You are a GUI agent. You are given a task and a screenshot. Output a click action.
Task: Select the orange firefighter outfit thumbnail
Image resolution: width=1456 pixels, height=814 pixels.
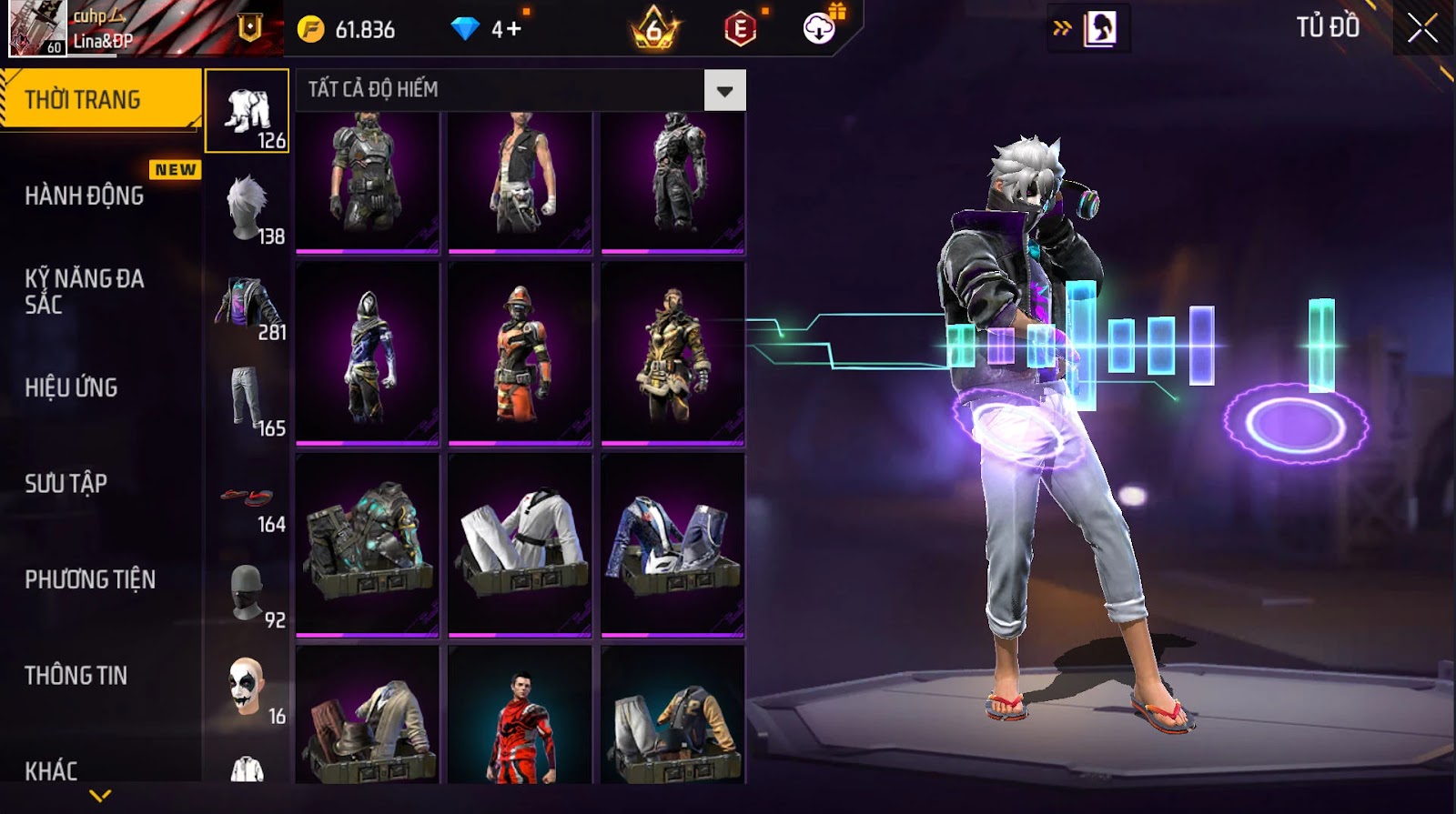pyautogui.click(x=520, y=355)
